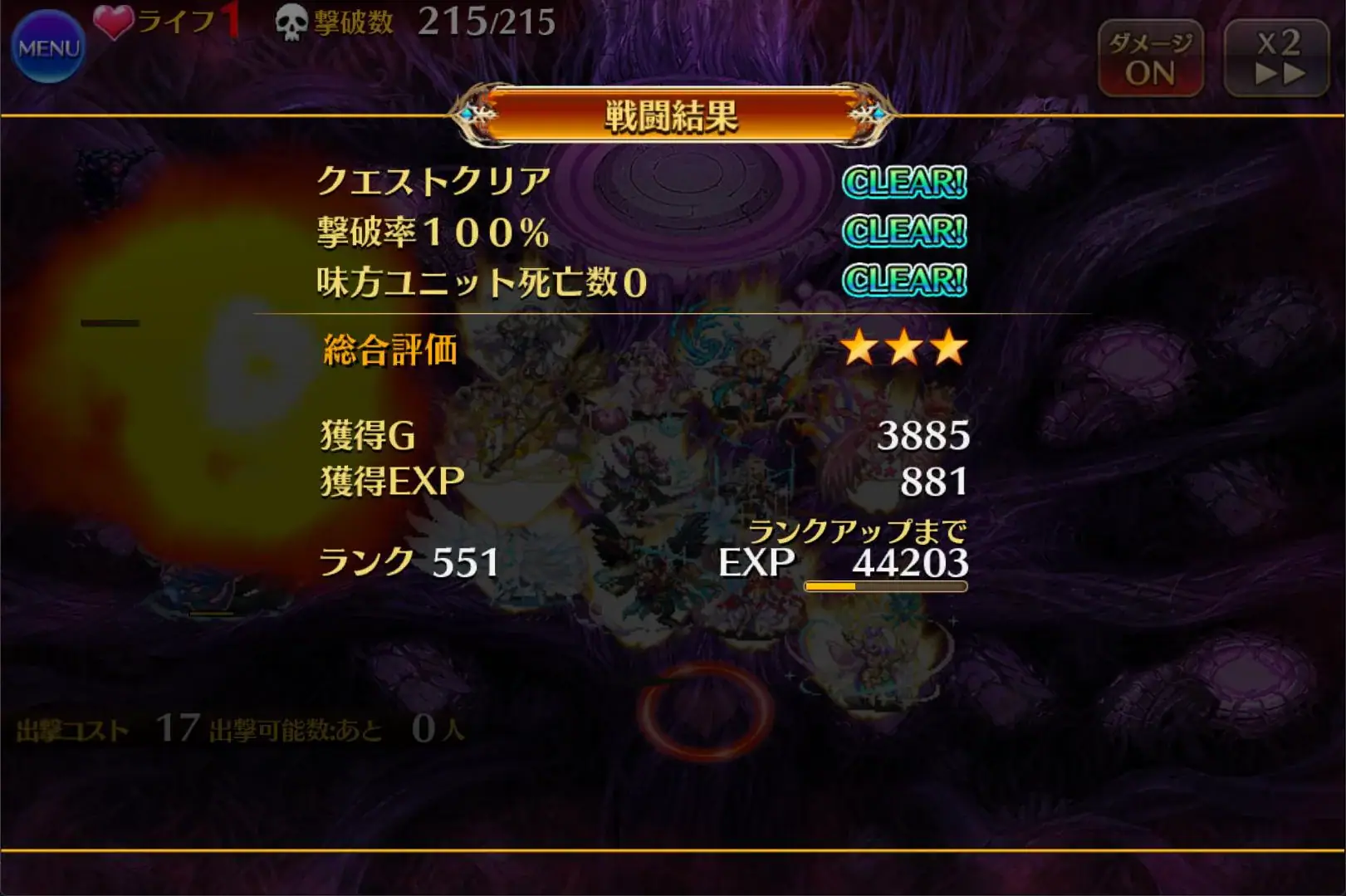
Task: Expand the 撃破率100% CLEAR! badge
Action: point(904,231)
